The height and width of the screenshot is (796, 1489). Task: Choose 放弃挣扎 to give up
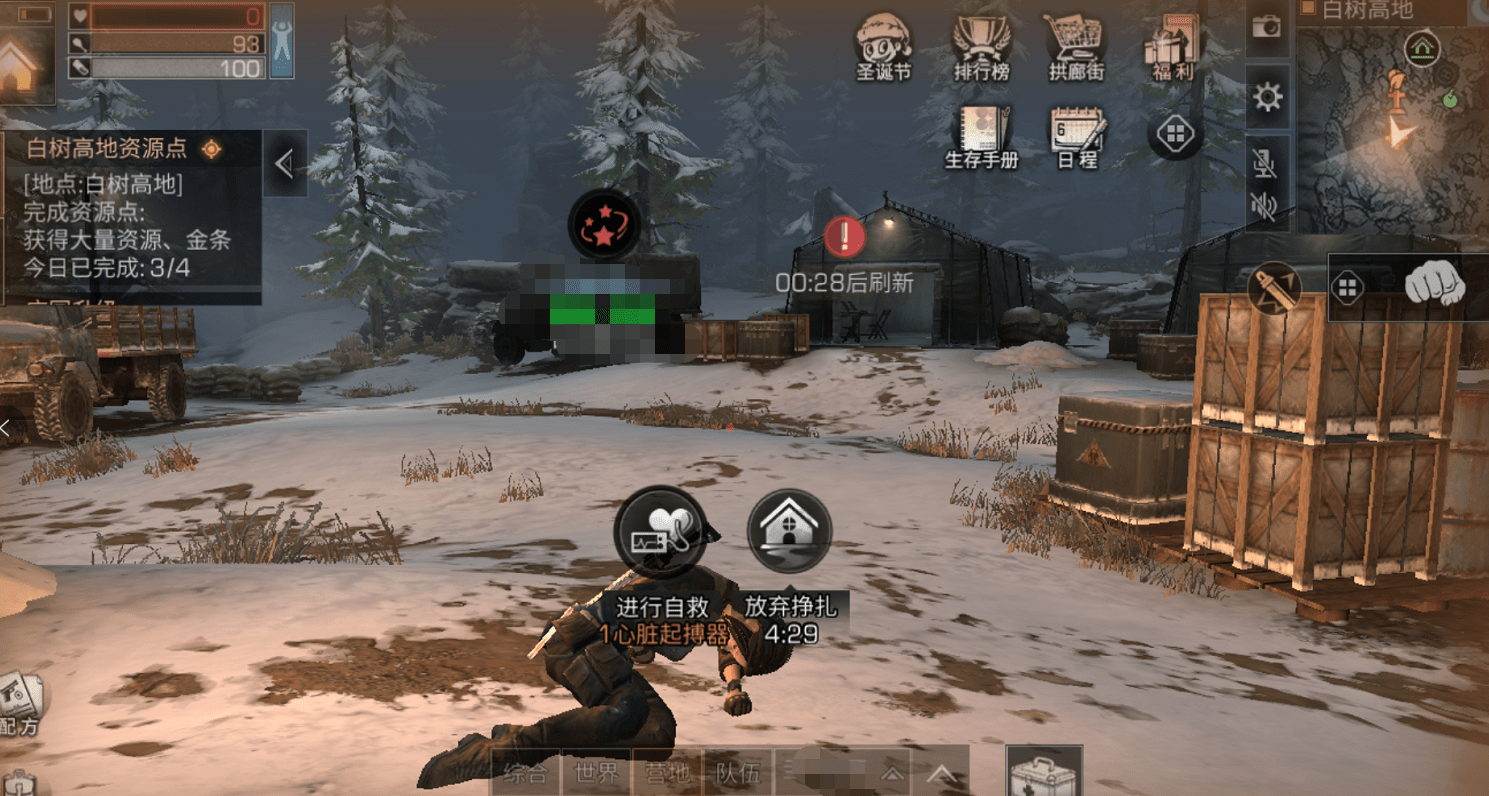[789, 532]
